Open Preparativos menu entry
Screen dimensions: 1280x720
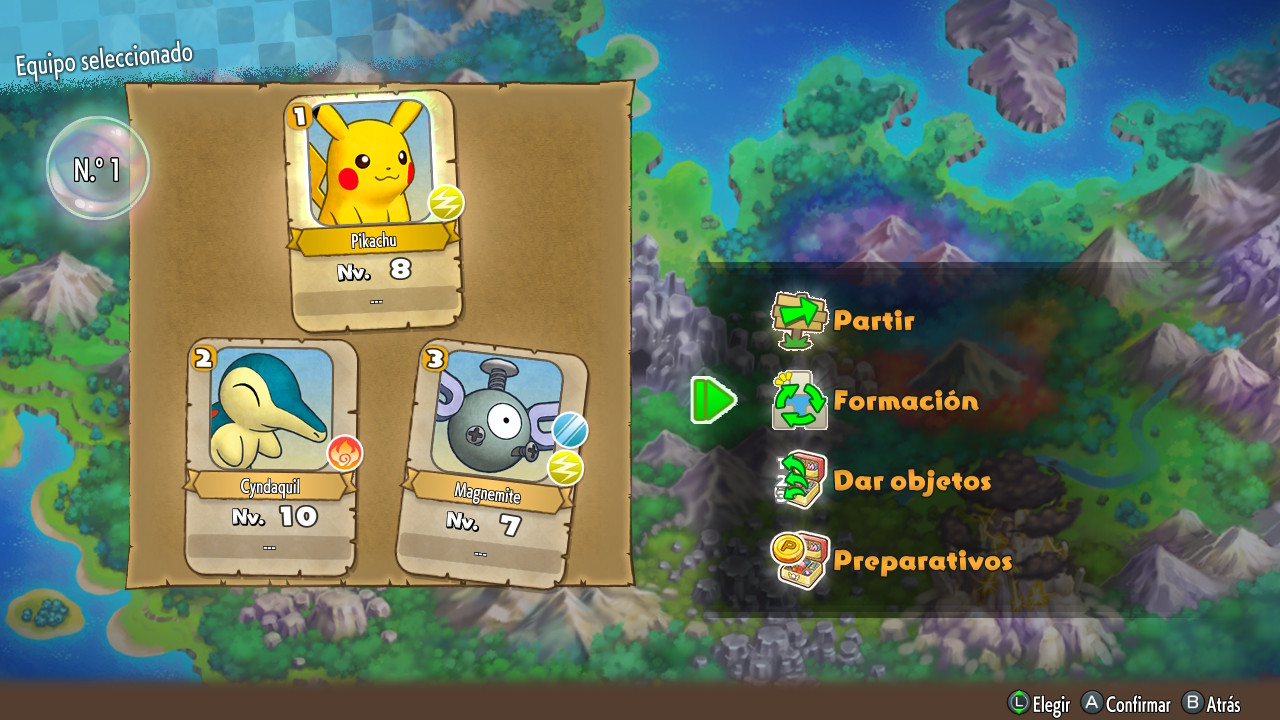pyautogui.click(x=920, y=561)
